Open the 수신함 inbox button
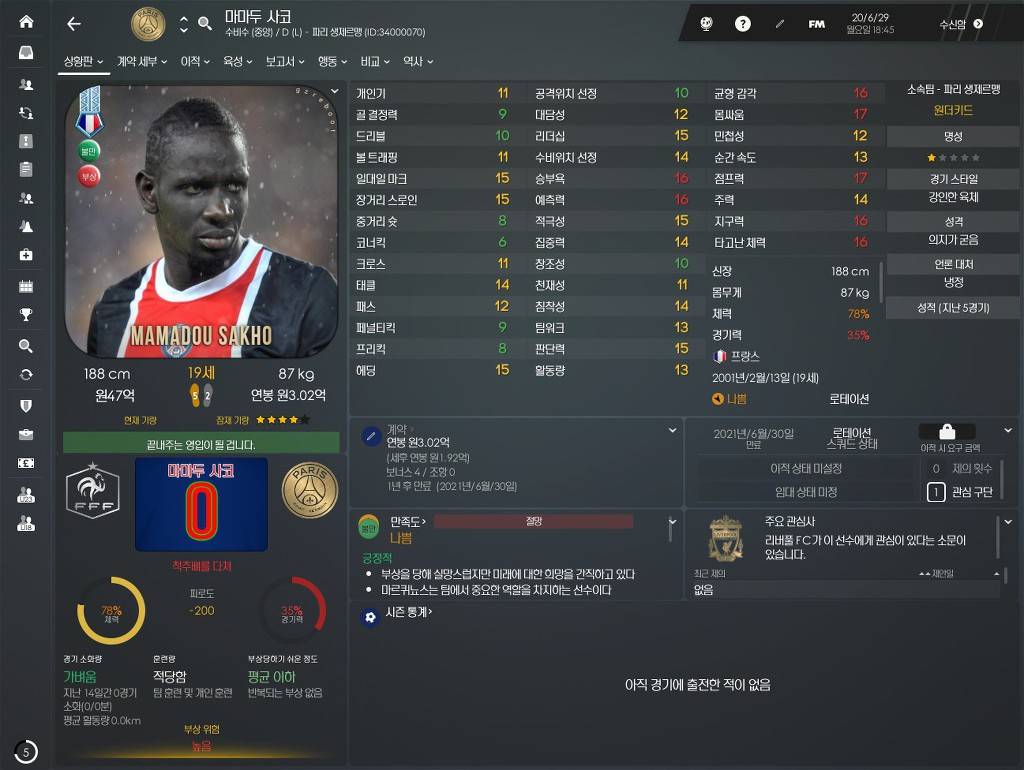Screen dimensions: 1024x770 (x=960, y=24)
